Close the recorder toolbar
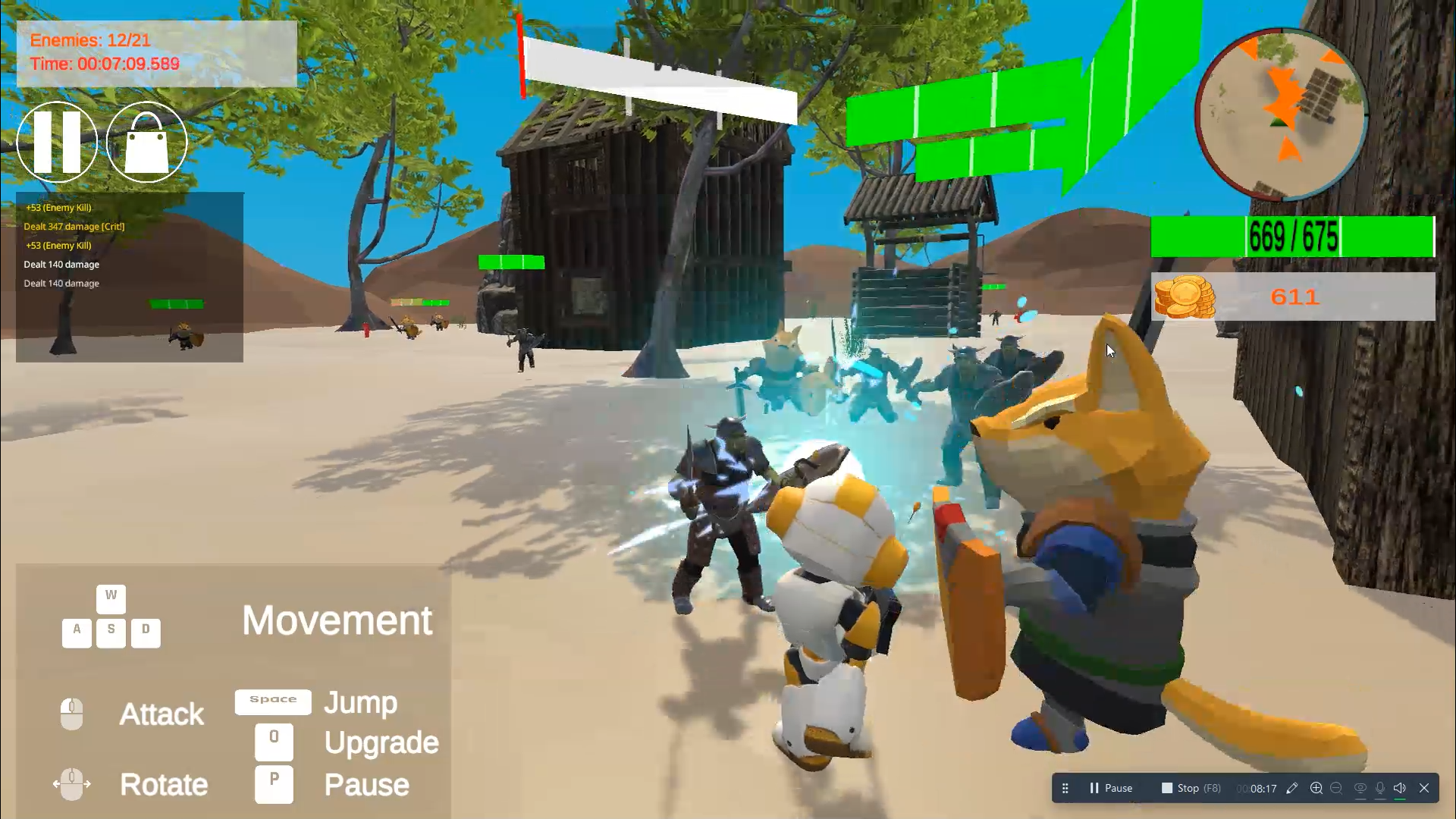Image resolution: width=1456 pixels, height=819 pixels. tap(1424, 788)
